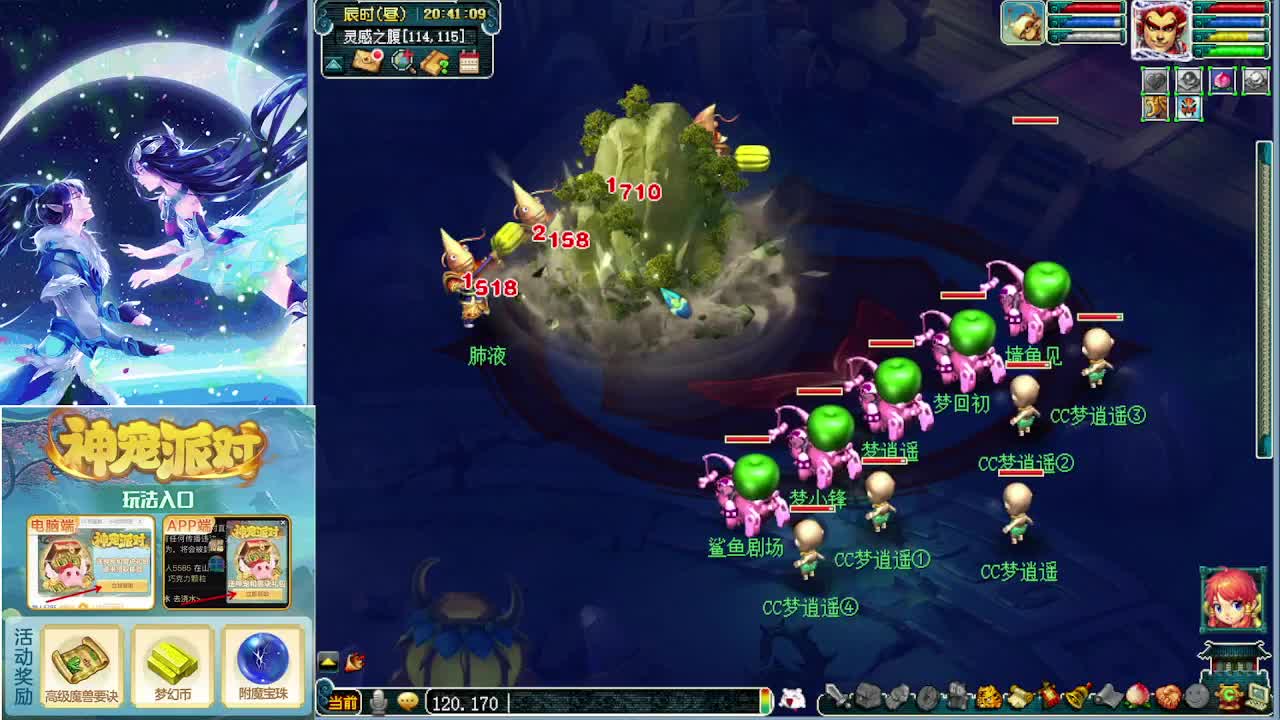The width and height of the screenshot is (1280, 720).
Task: Open the 当前 chat channel selector
Action: [343, 700]
